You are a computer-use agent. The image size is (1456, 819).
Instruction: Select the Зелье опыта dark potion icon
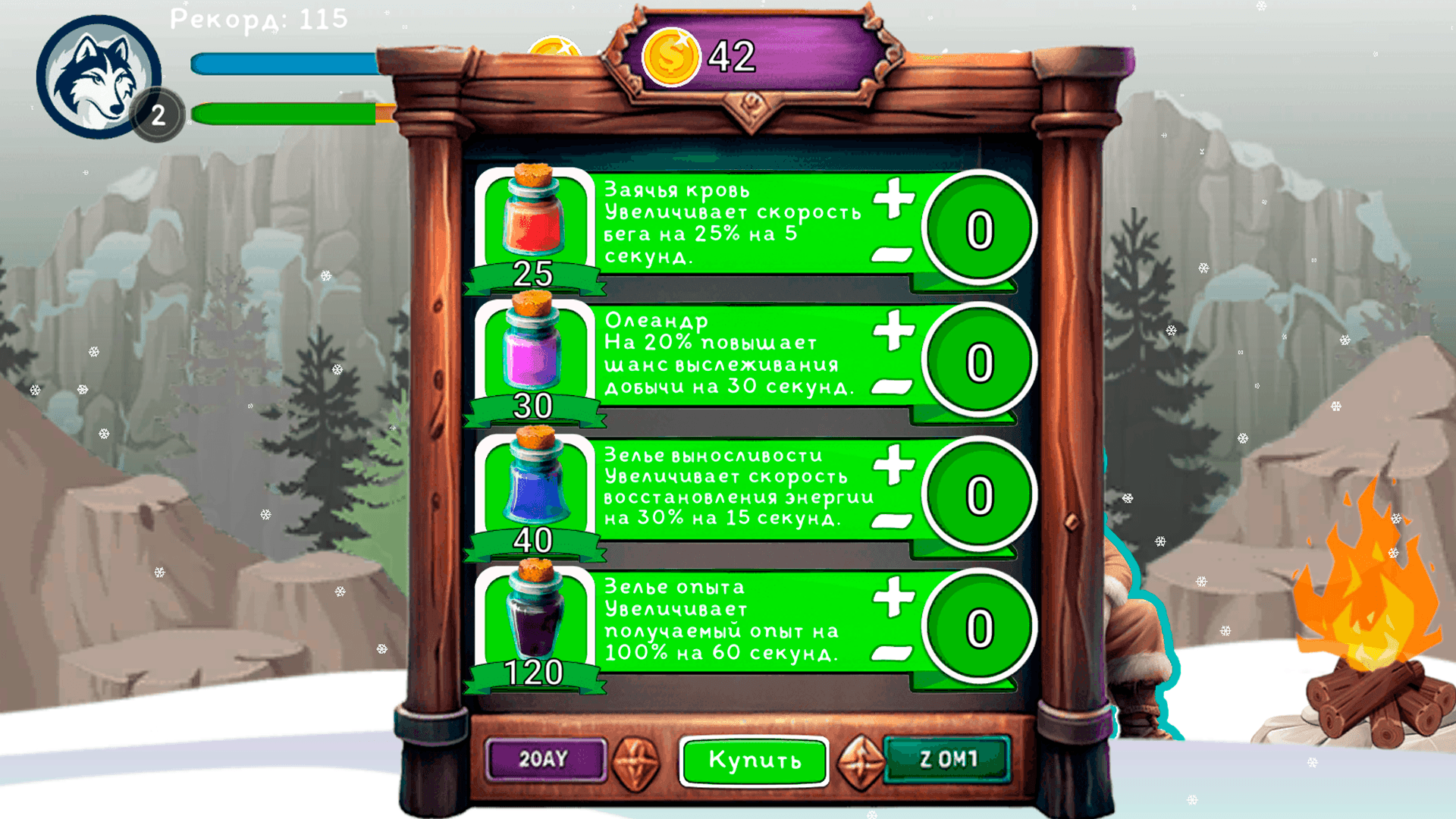[533, 622]
